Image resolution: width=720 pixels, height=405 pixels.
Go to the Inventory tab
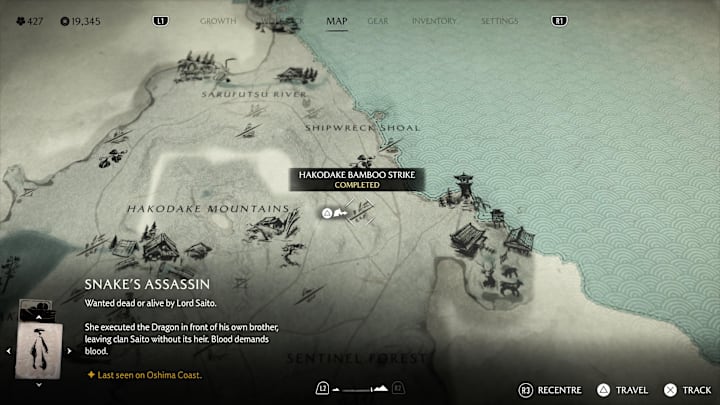pos(434,20)
